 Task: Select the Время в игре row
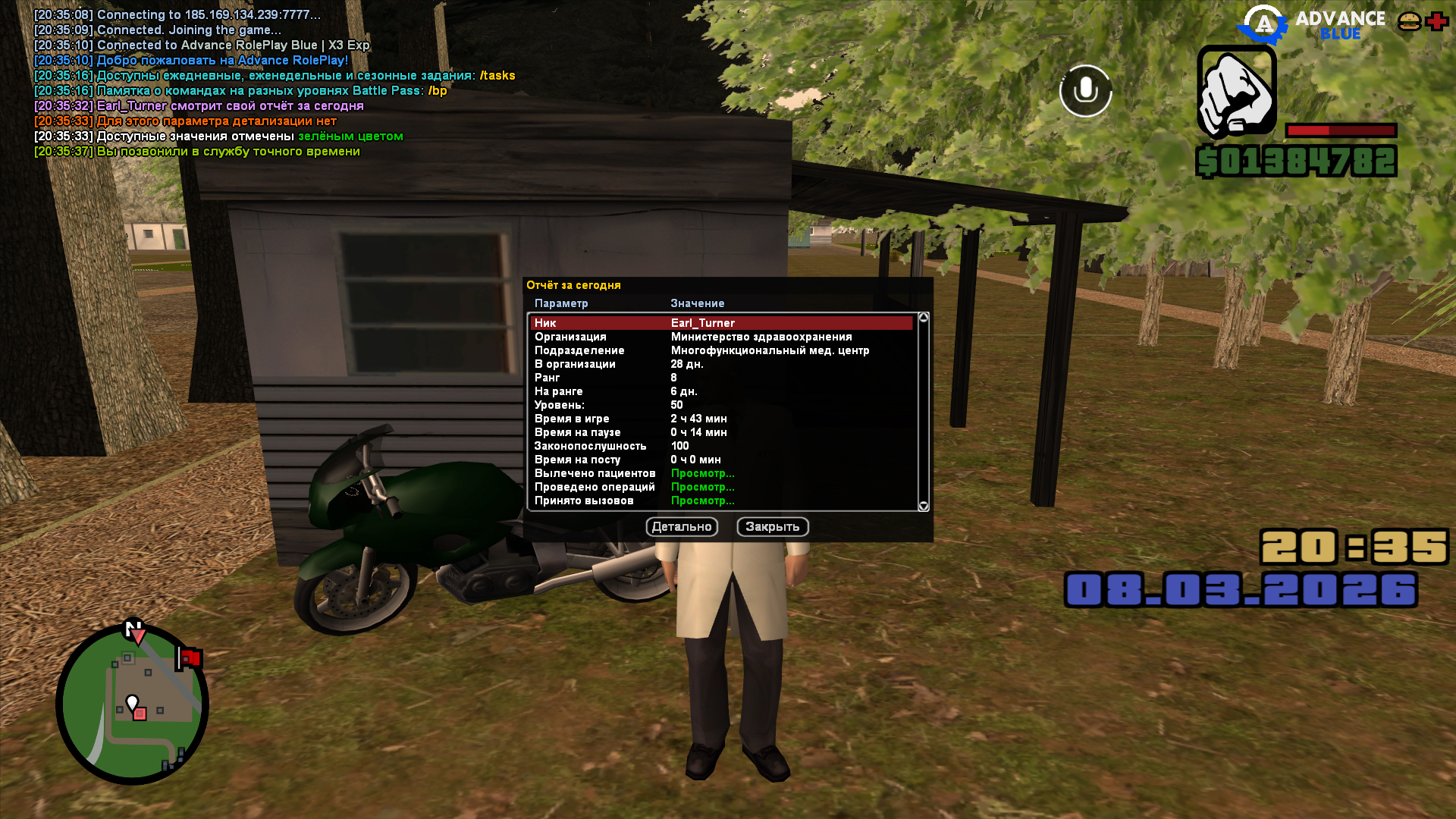tap(720, 419)
